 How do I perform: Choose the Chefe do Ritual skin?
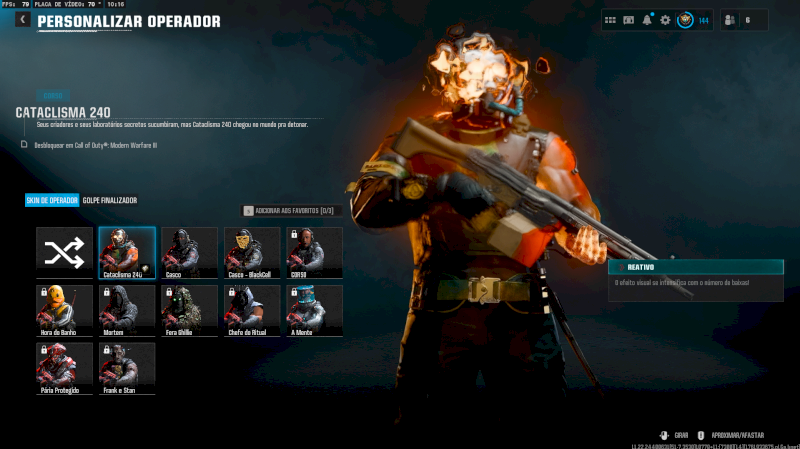point(252,310)
